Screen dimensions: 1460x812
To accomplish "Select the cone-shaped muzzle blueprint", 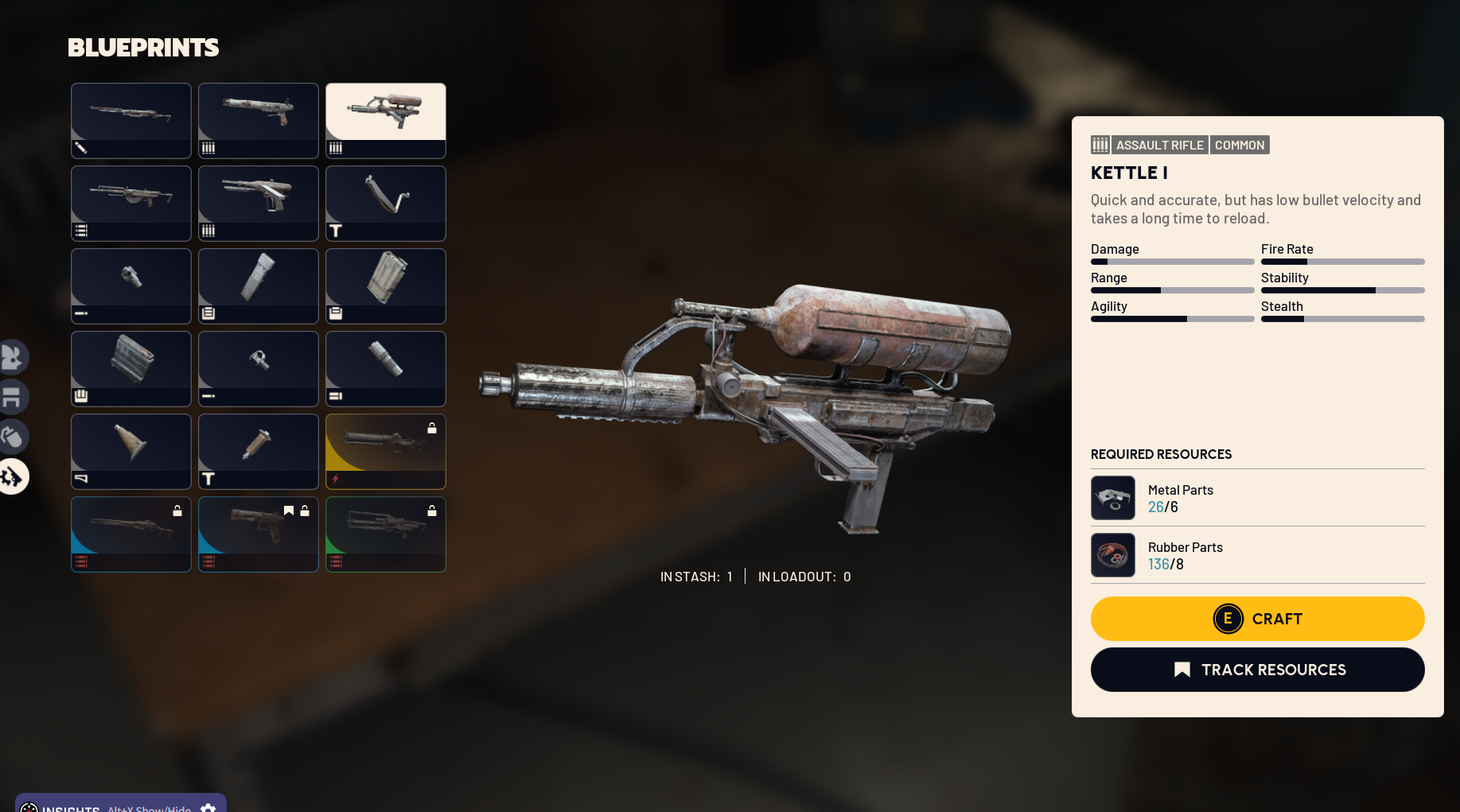I will [x=131, y=451].
